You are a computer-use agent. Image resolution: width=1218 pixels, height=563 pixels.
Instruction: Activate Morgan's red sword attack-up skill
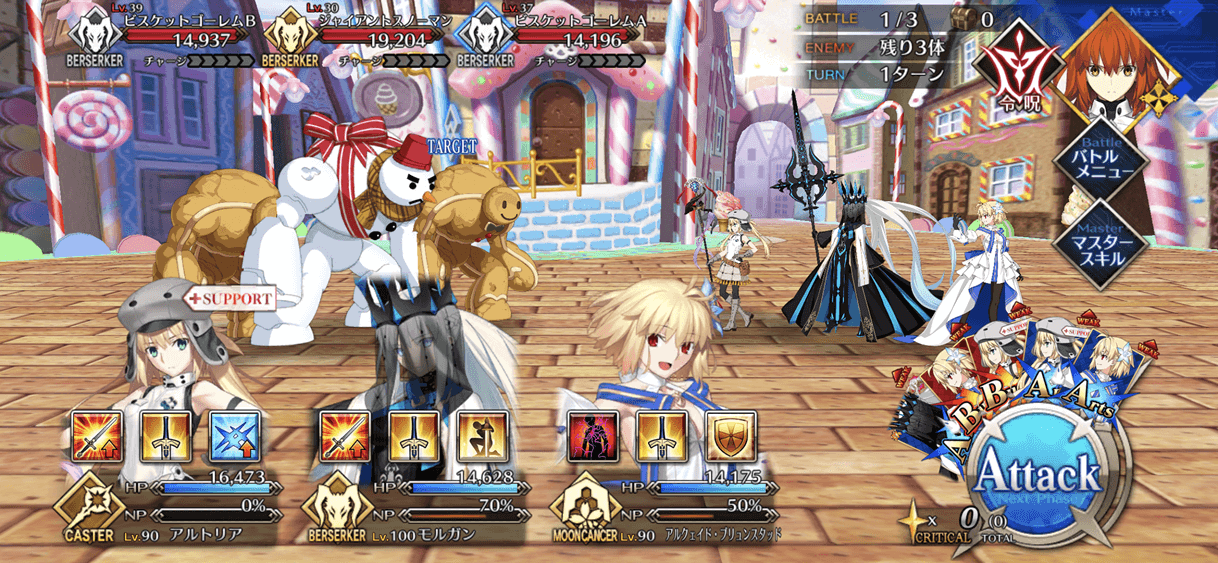[x=344, y=435]
